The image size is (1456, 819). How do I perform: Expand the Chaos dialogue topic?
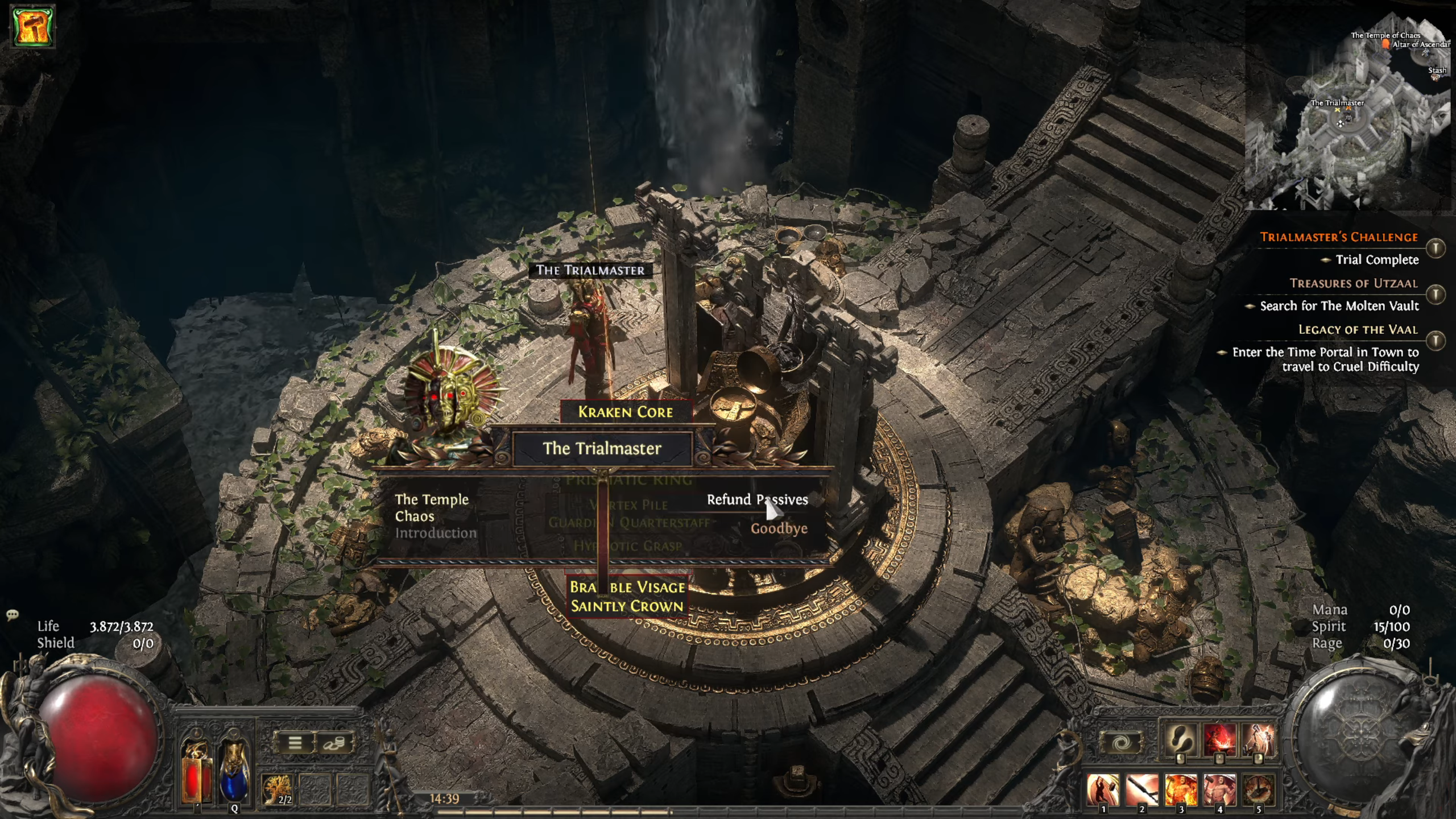tap(415, 516)
